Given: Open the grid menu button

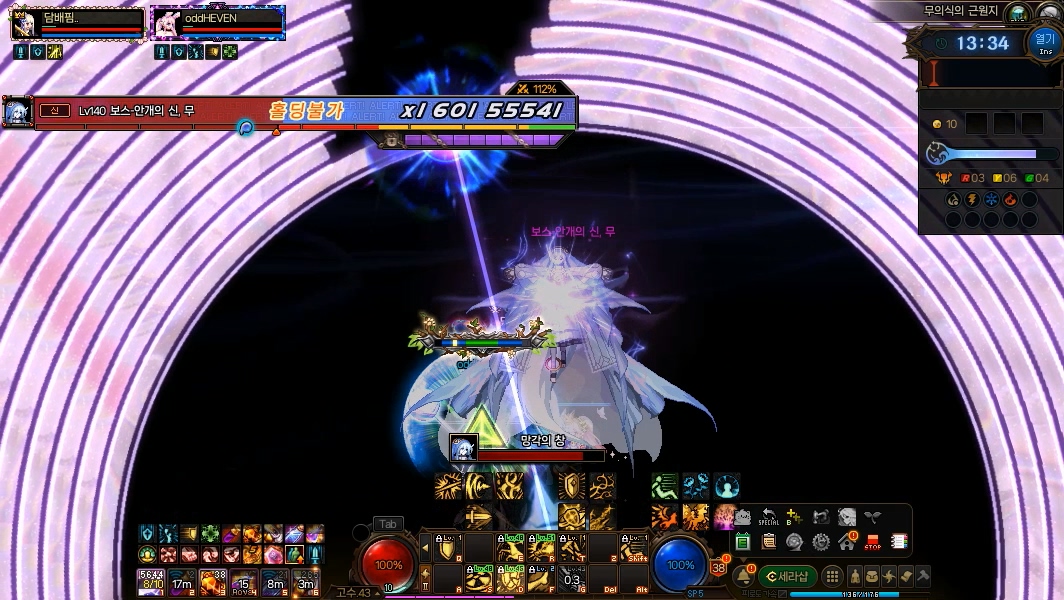Looking at the screenshot, I should 832,577.
